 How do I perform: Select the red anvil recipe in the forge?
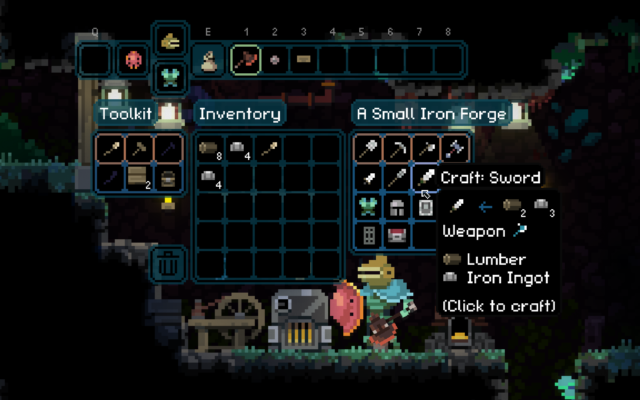pos(397,236)
